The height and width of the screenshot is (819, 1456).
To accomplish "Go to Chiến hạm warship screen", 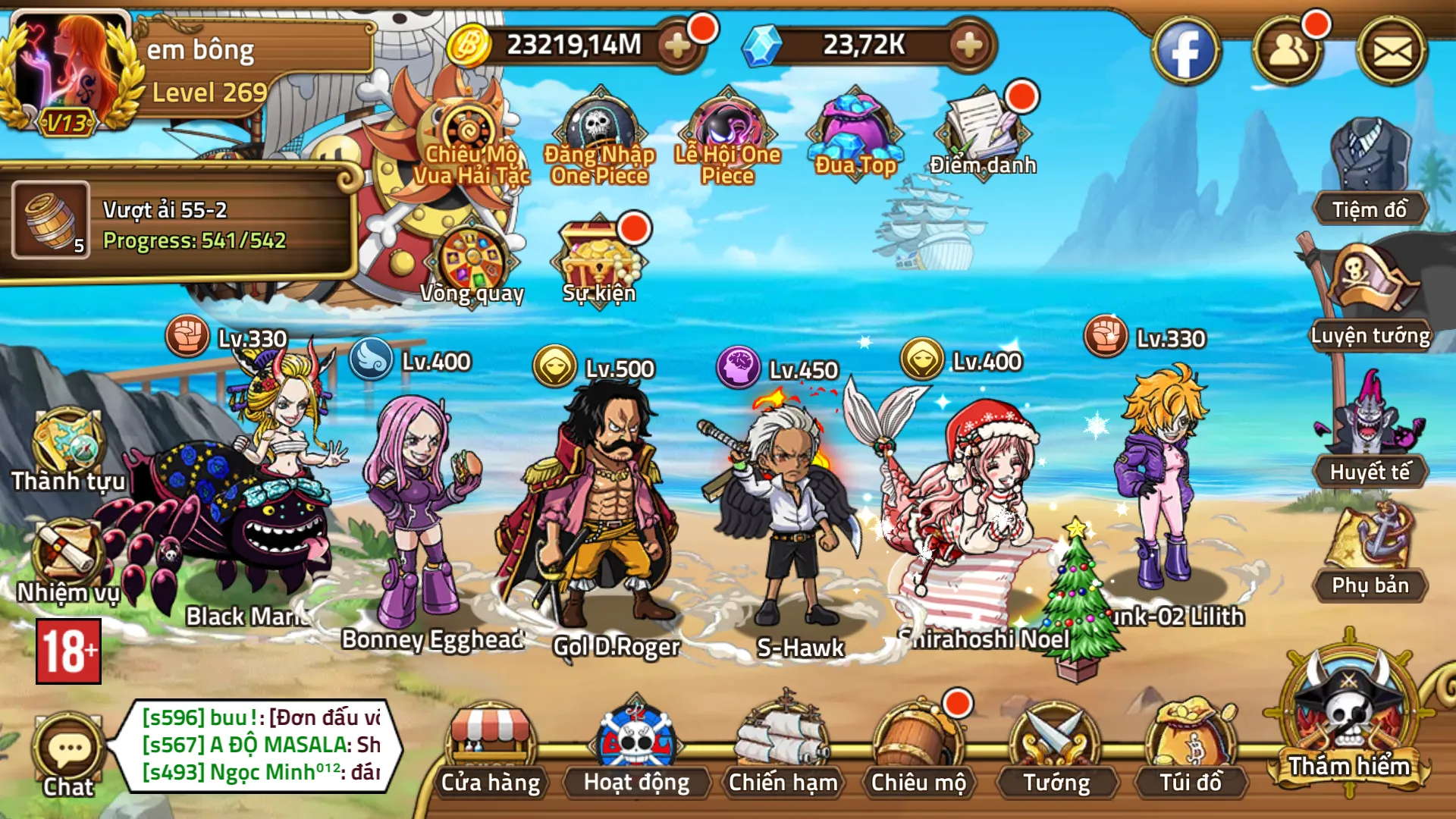I will [783, 747].
